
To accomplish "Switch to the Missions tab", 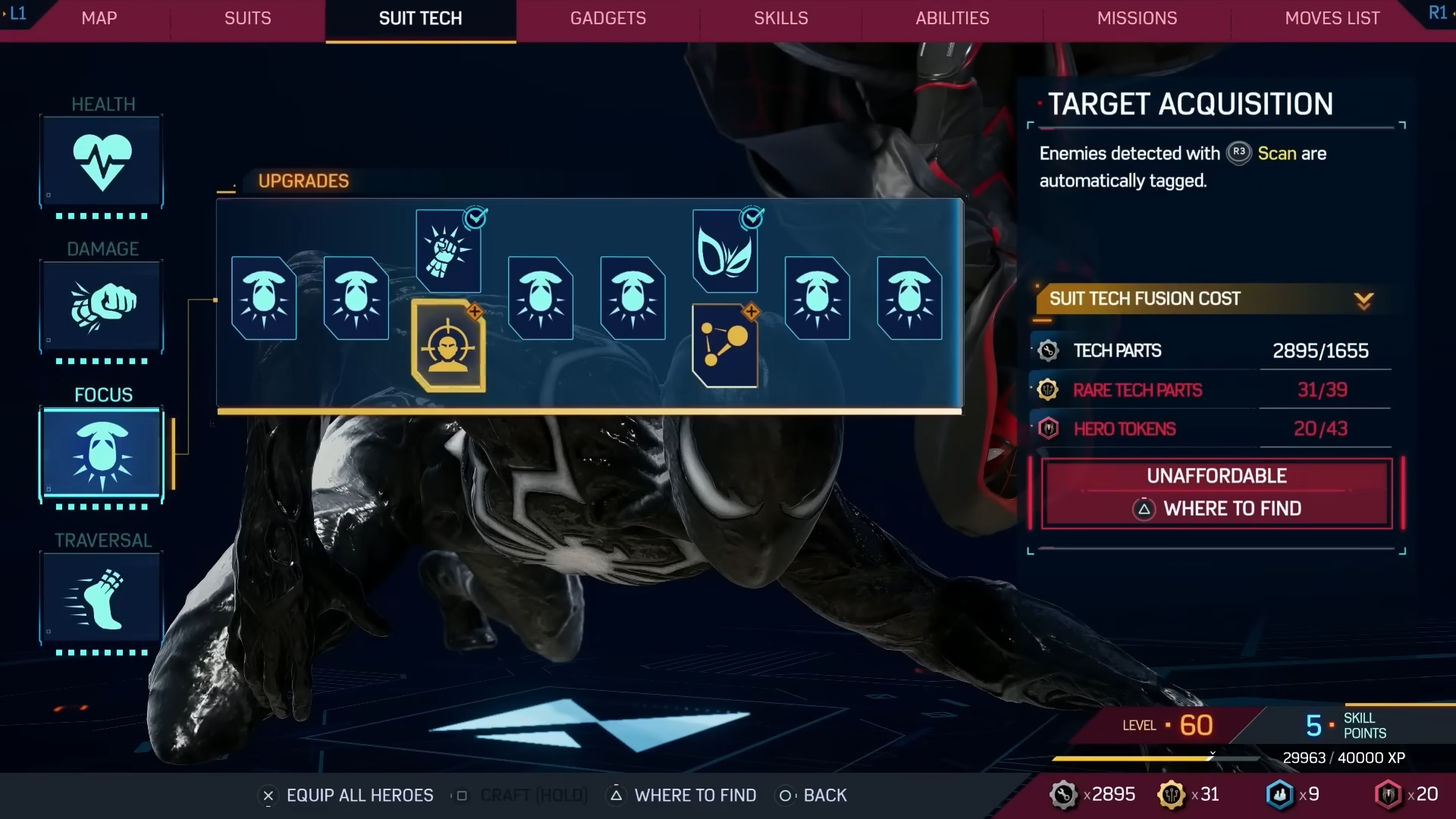I will pos(1137,18).
